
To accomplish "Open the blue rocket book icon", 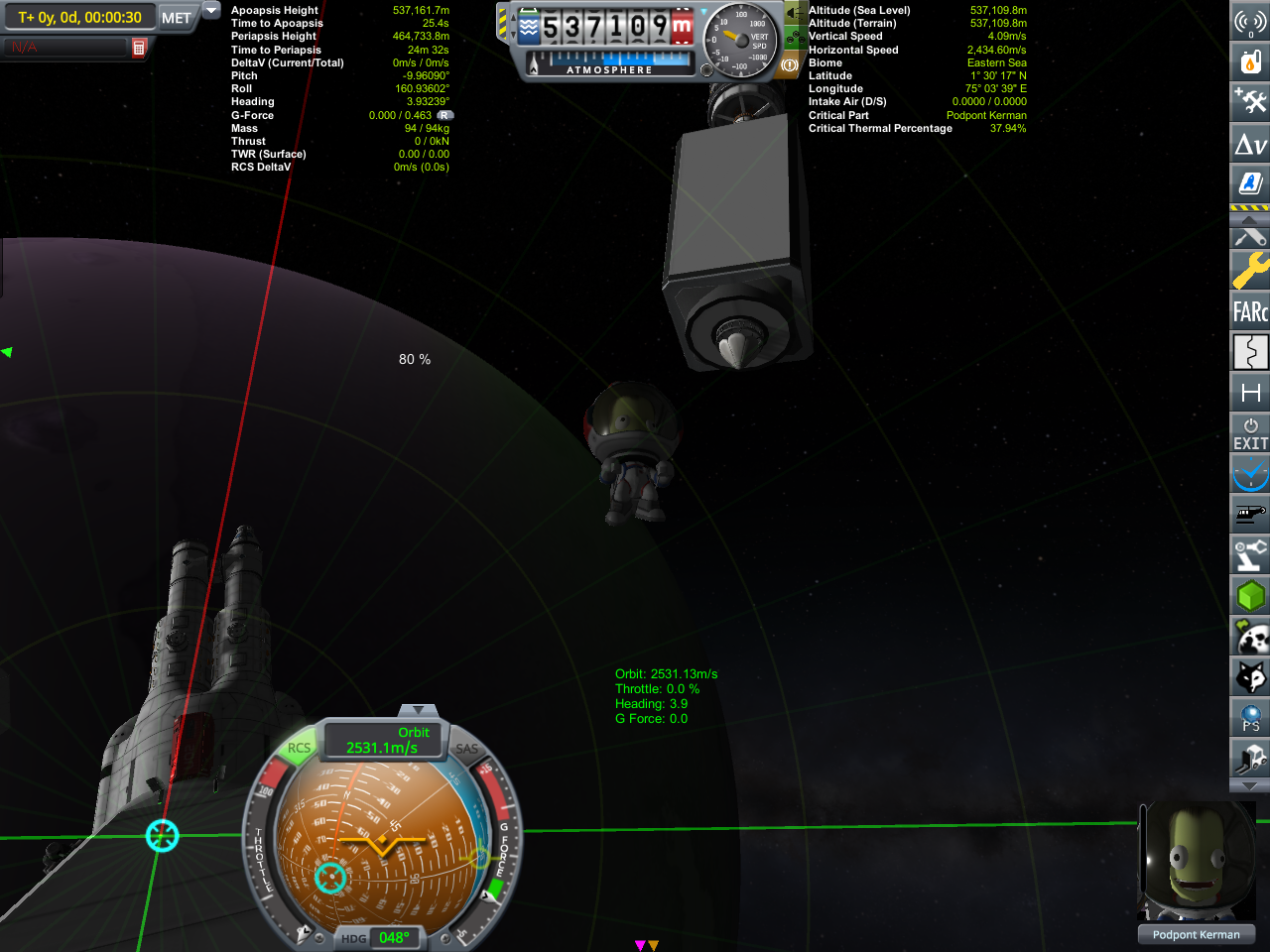I will pyautogui.click(x=1250, y=183).
